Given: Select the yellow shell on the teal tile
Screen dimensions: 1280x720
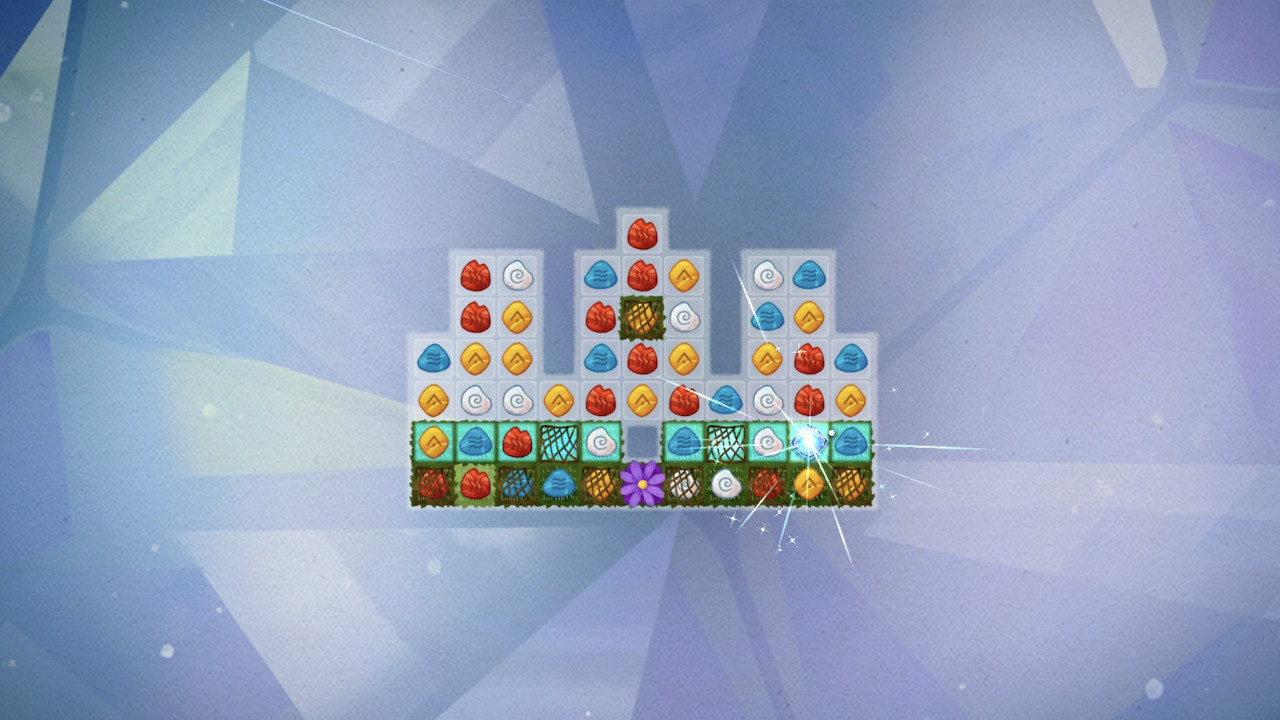Looking at the screenshot, I should (x=433, y=442).
